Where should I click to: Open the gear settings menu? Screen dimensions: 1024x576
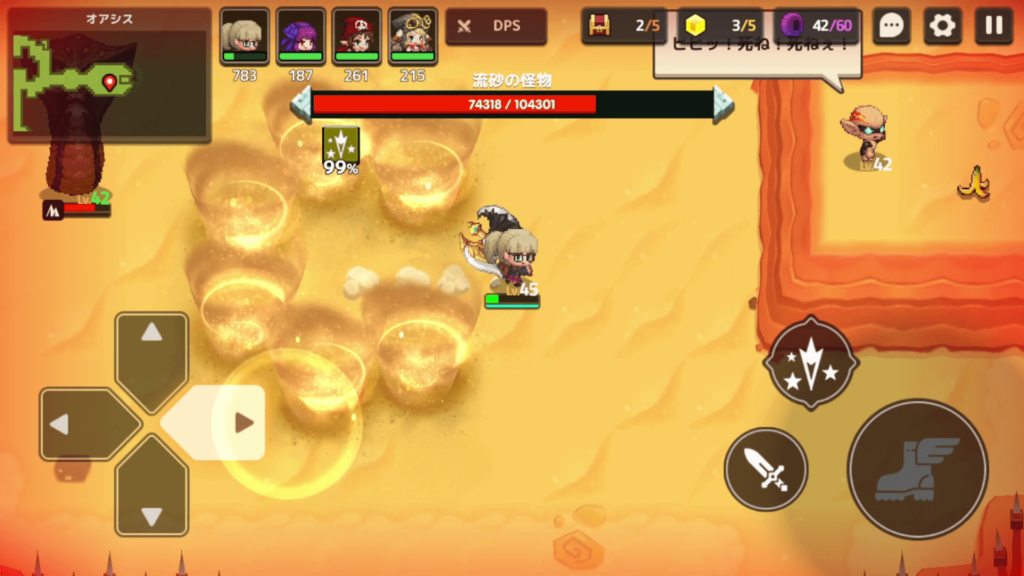point(942,26)
